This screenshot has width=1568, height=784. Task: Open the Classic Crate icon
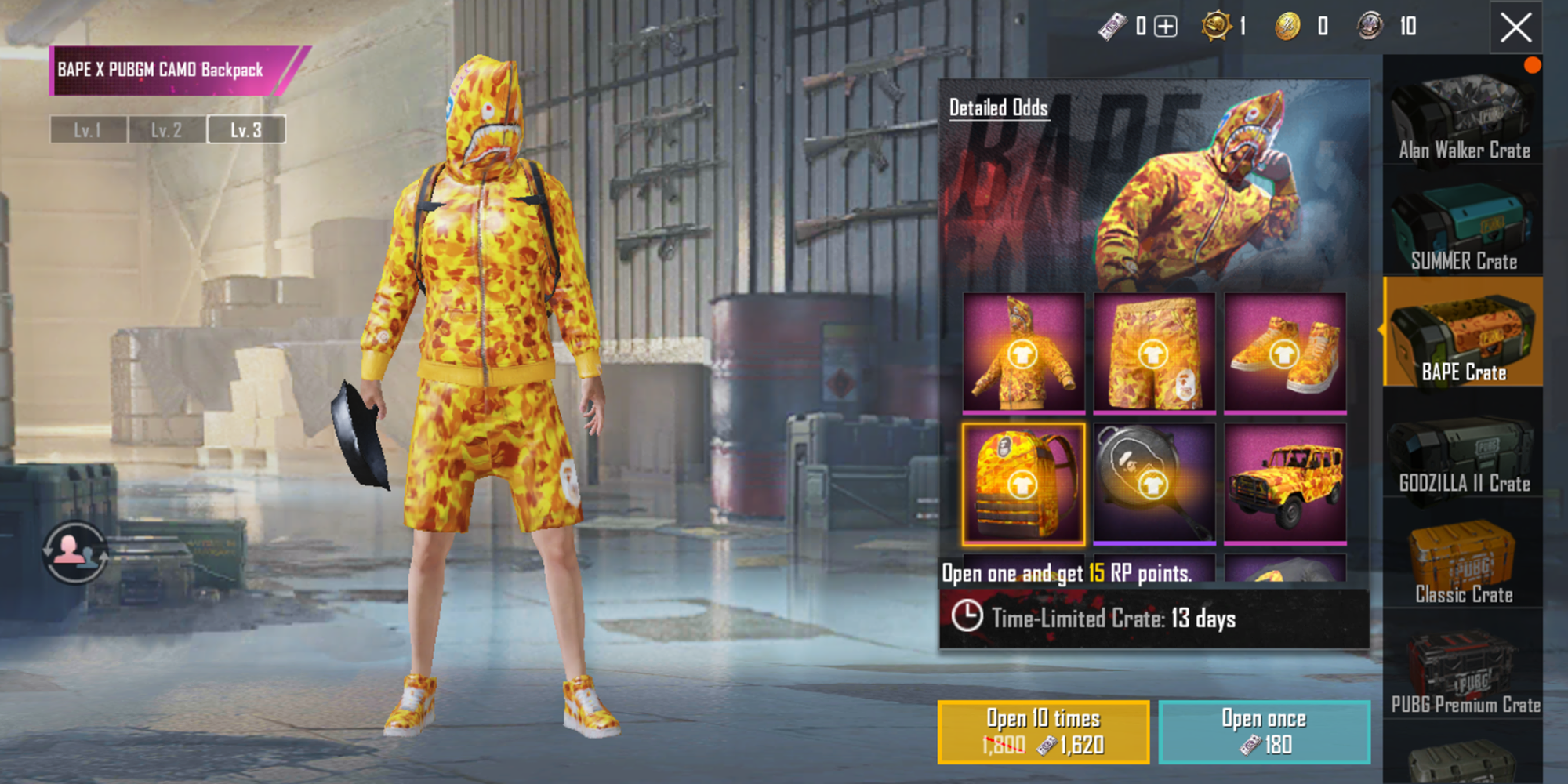[x=1463, y=553]
